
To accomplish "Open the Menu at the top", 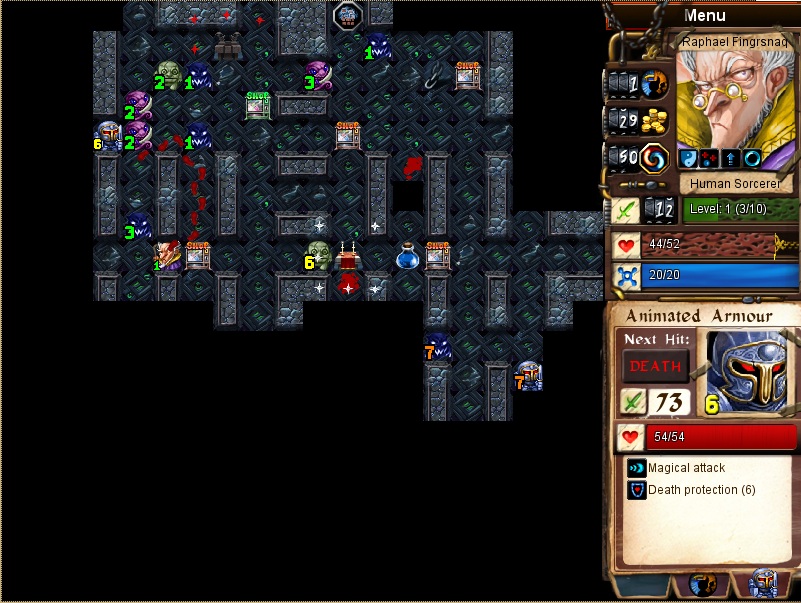I will tap(704, 15).
